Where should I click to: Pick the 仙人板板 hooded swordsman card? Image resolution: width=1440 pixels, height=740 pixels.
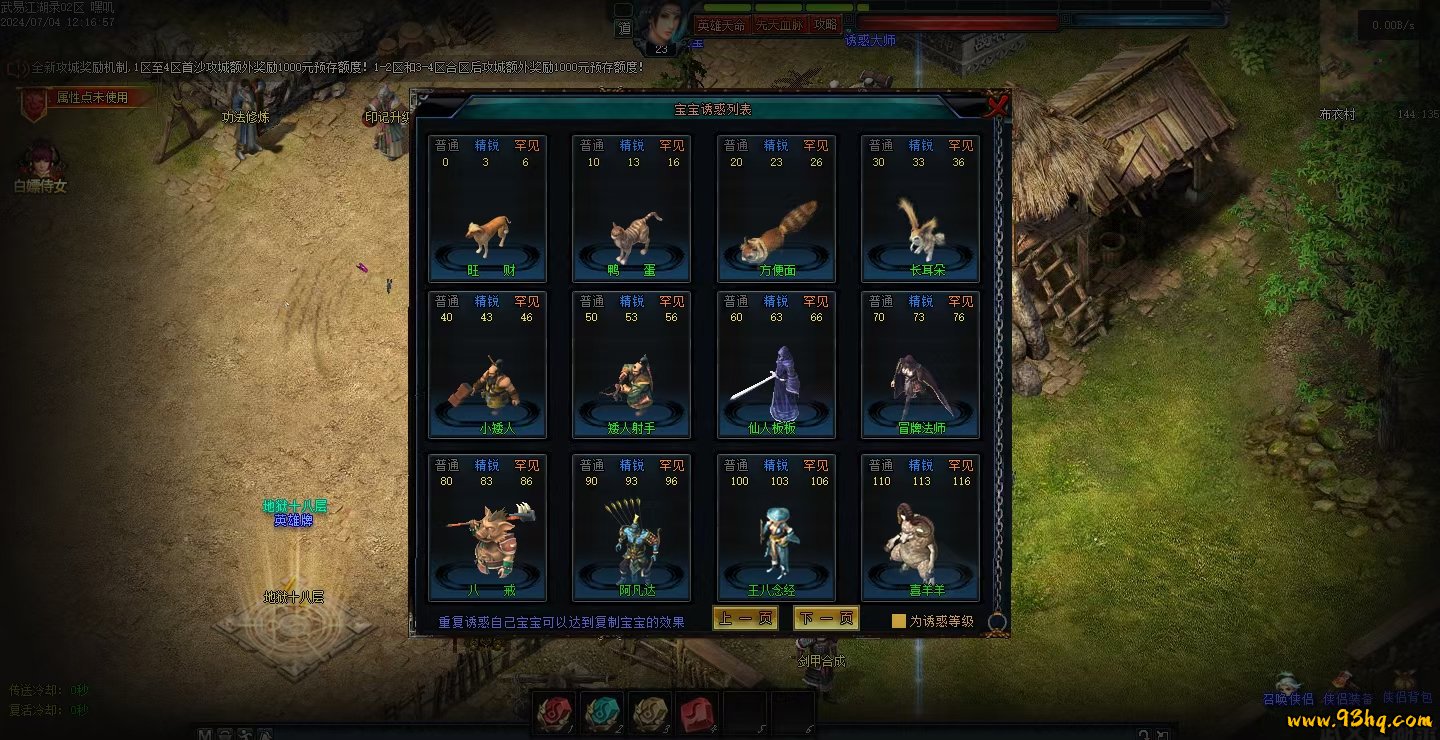tap(776, 365)
